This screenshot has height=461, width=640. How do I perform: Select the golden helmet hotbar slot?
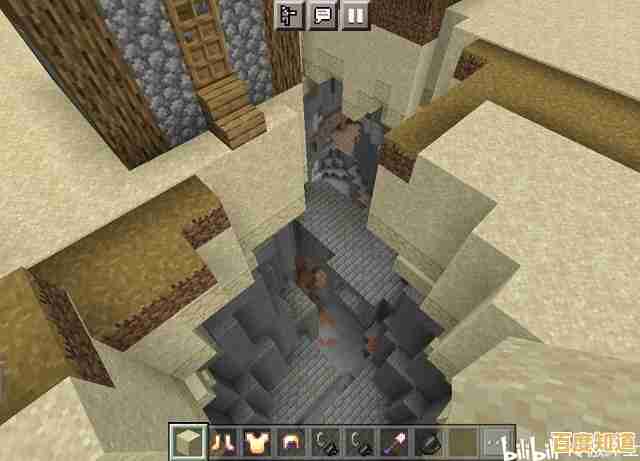289,441
